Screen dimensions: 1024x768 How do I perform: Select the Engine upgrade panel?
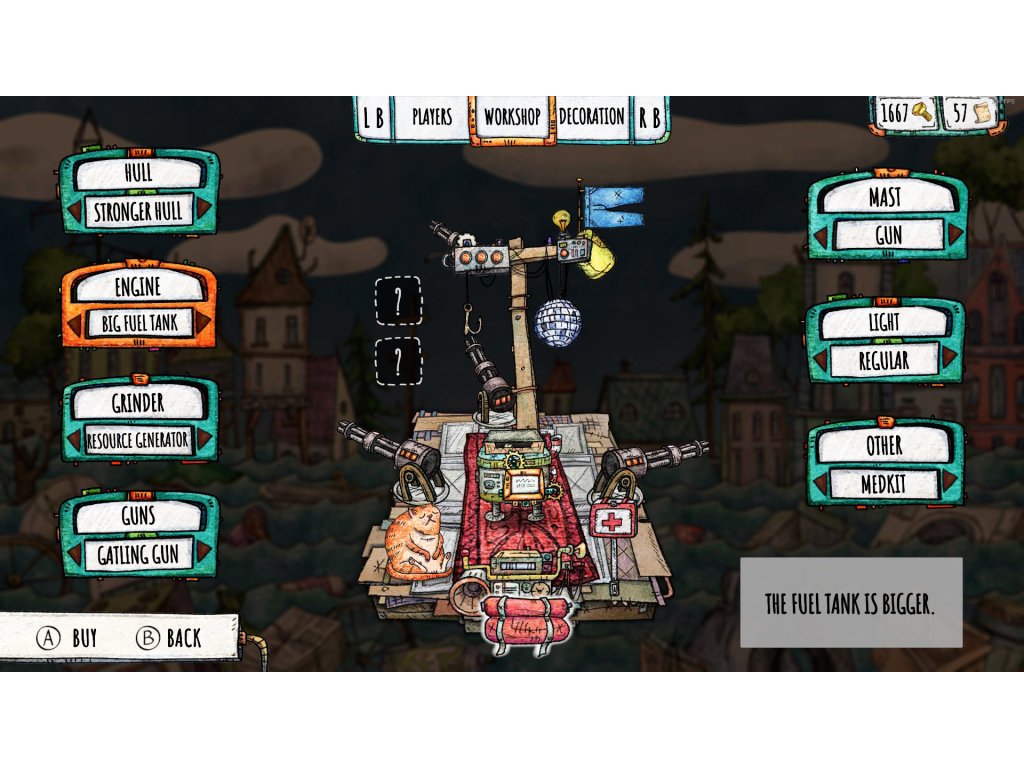138,288
